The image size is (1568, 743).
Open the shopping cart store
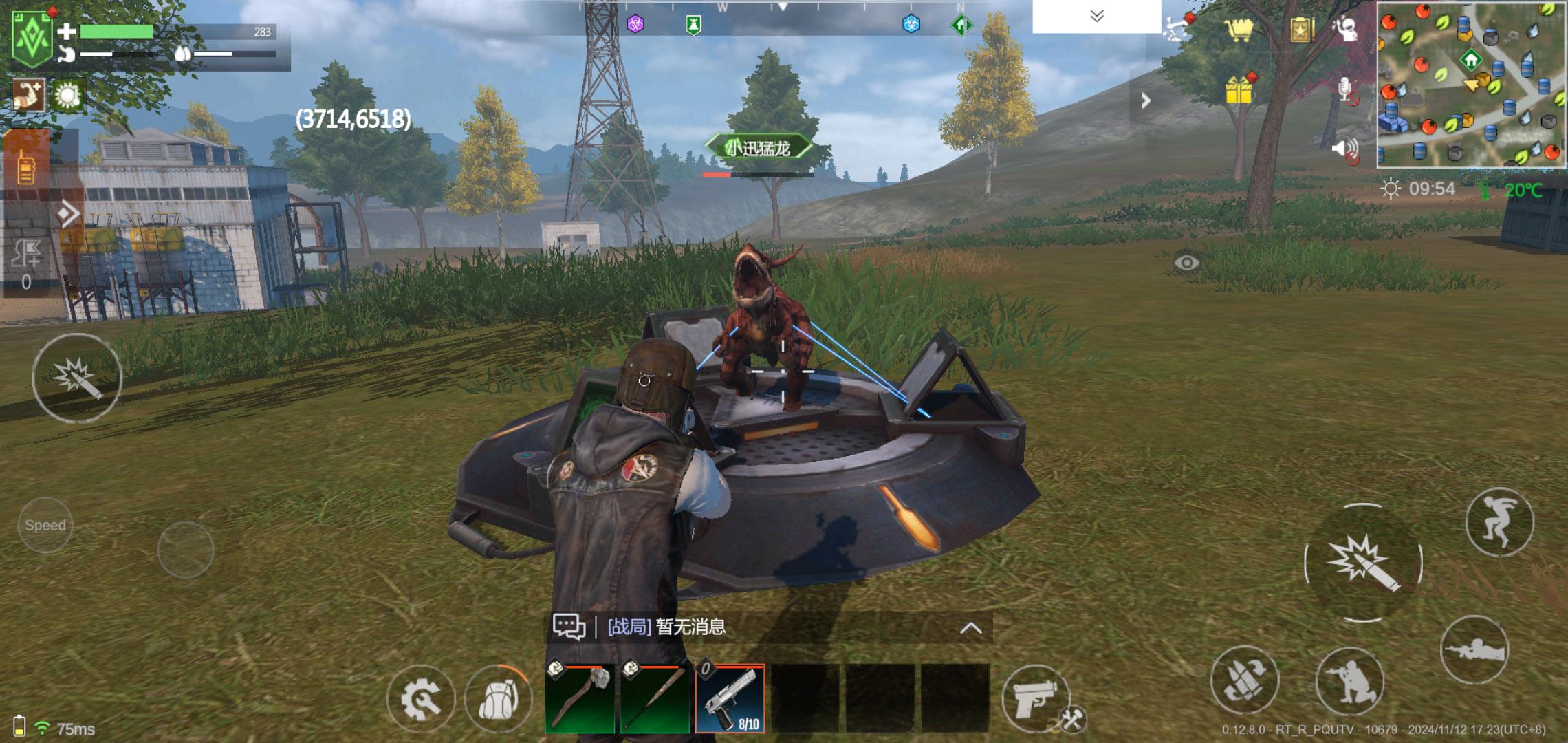(1238, 29)
